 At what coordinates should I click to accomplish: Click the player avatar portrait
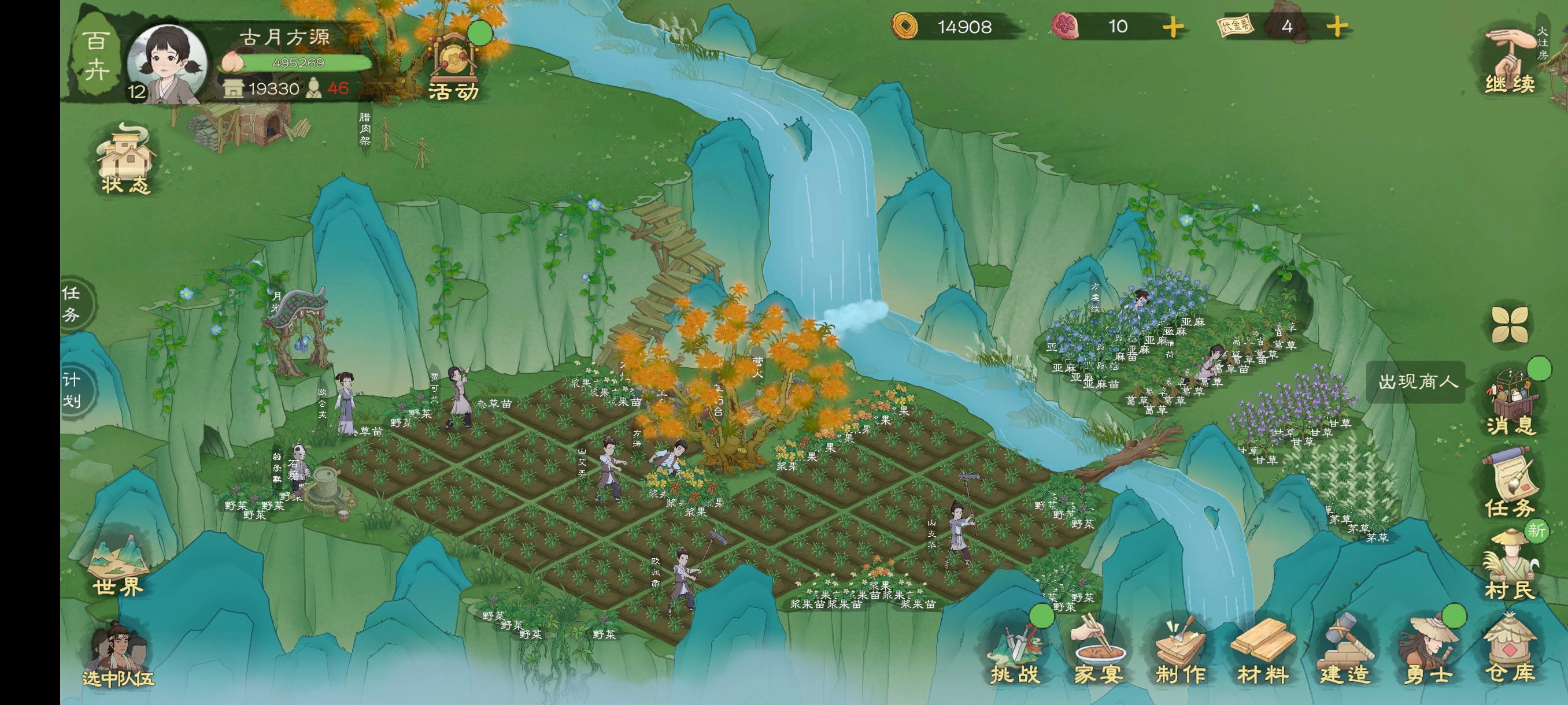(x=167, y=63)
